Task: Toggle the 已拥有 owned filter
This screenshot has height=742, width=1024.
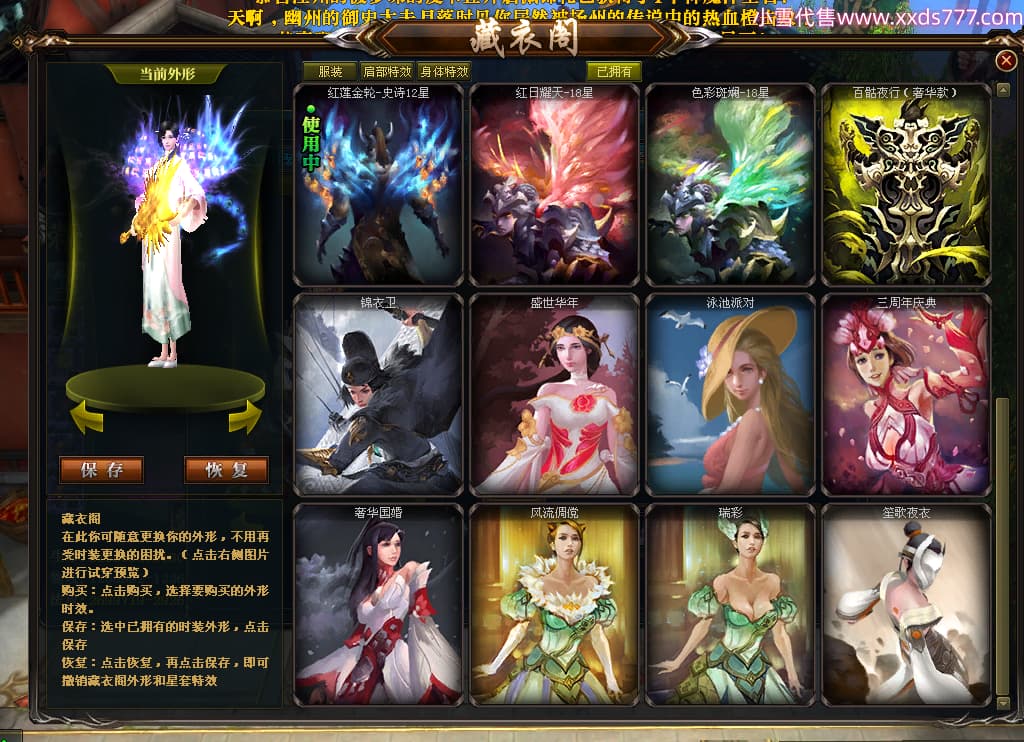Action: pyautogui.click(x=613, y=71)
